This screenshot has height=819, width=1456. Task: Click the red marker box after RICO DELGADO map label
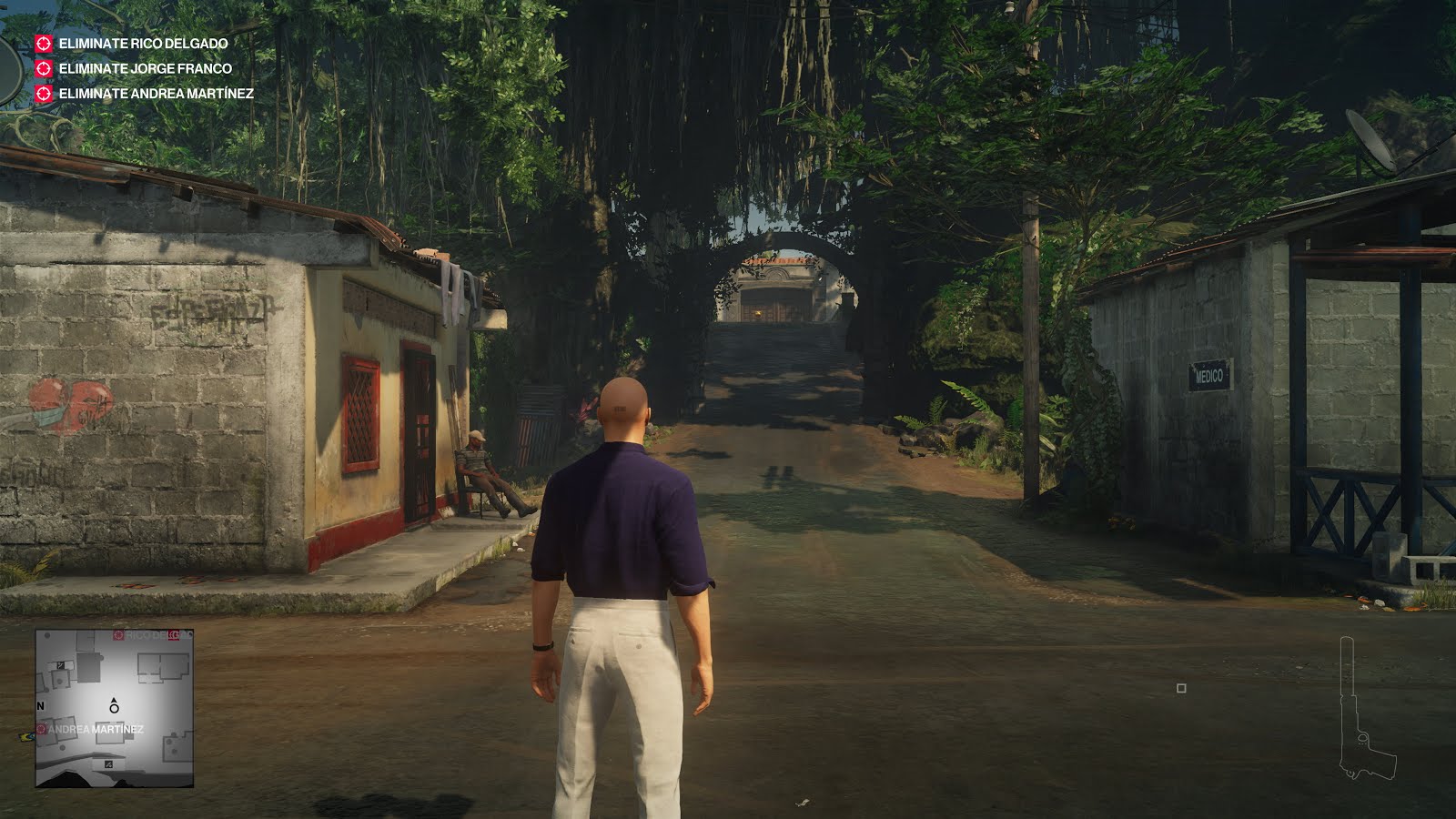[176, 635]
